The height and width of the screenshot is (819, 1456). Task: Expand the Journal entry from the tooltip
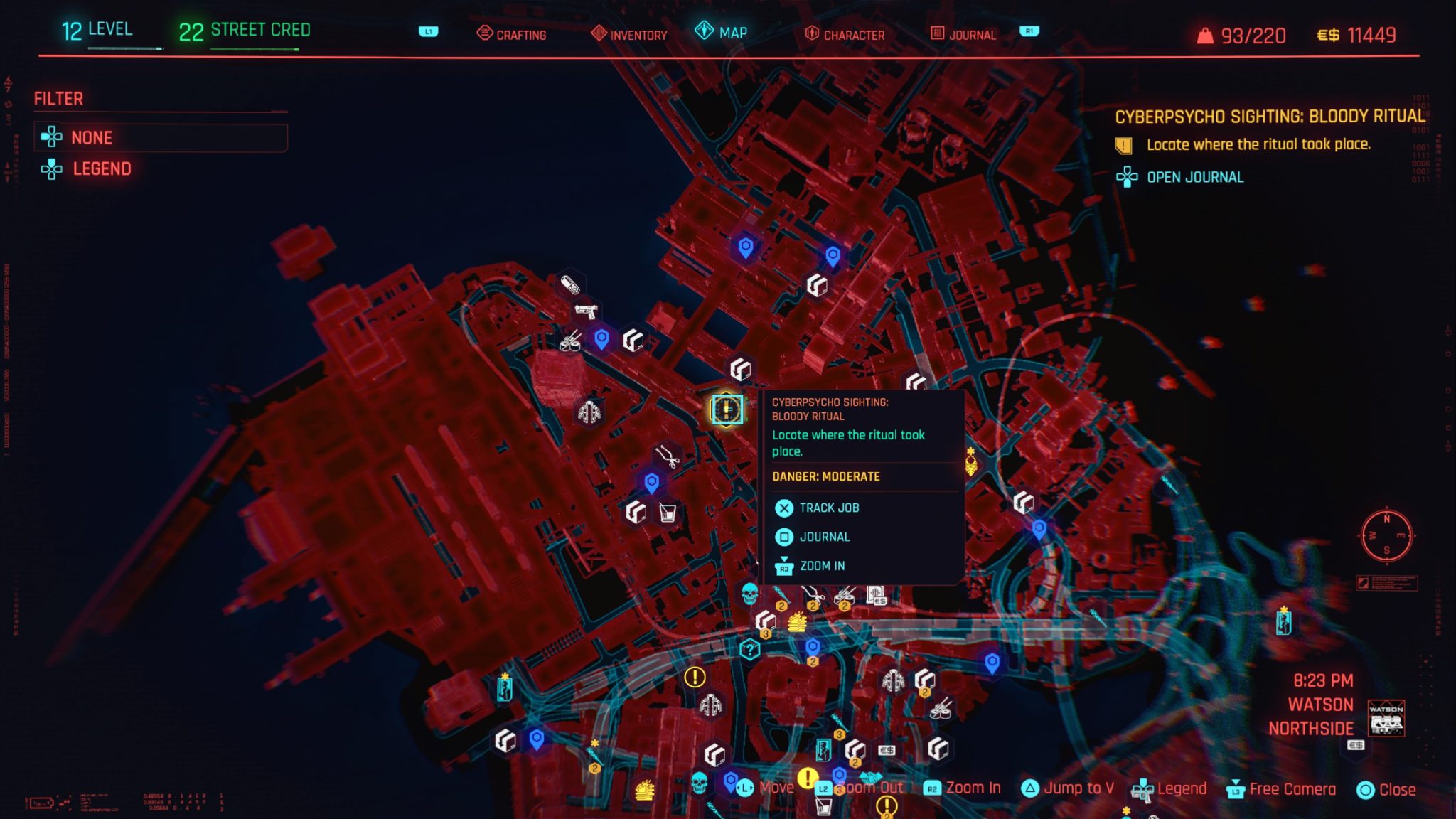click(x=825, y=537)
